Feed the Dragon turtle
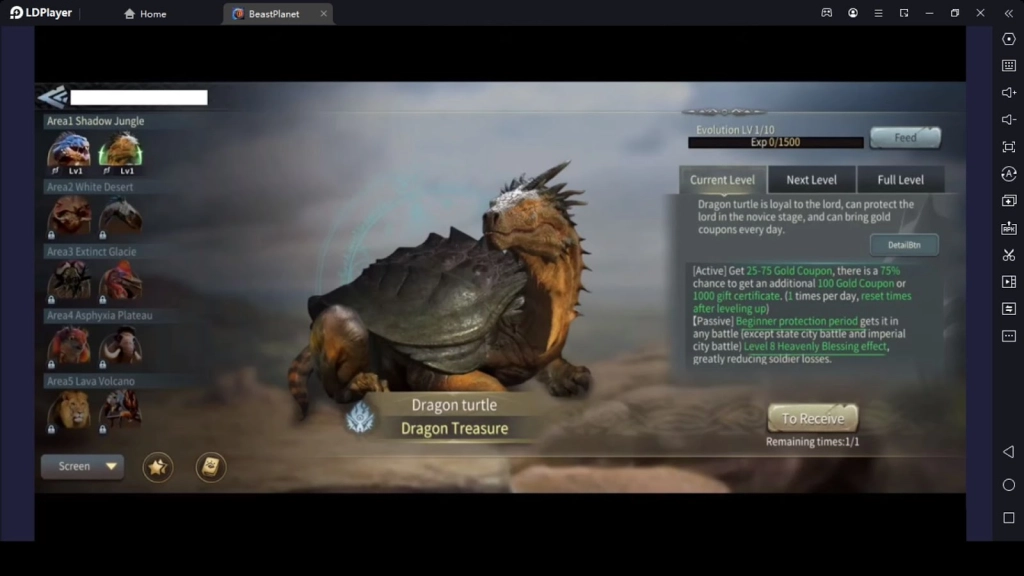Screen dimensions: 1024x576 [905, 138]
